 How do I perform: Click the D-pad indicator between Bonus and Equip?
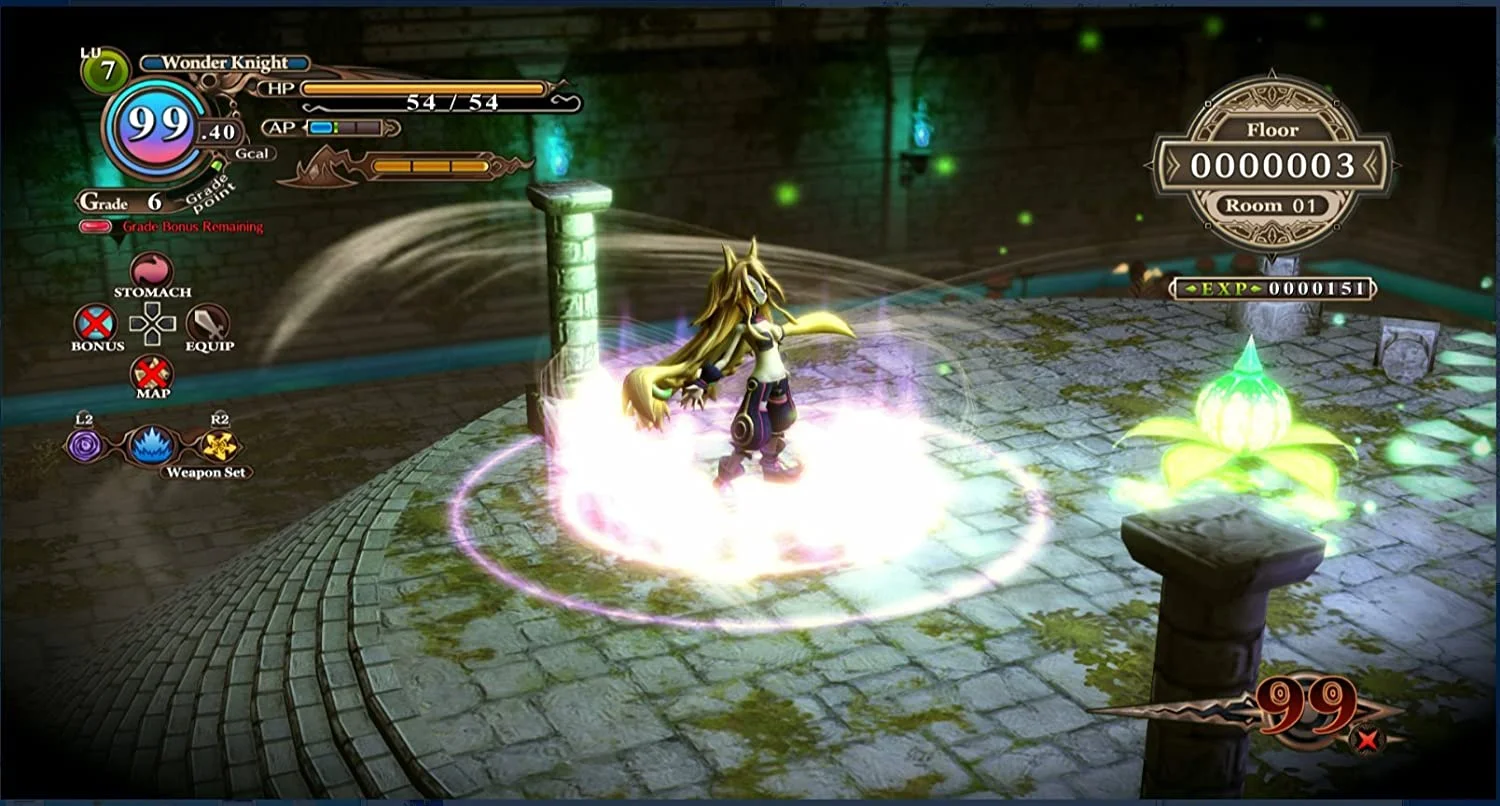coord(152,324)
